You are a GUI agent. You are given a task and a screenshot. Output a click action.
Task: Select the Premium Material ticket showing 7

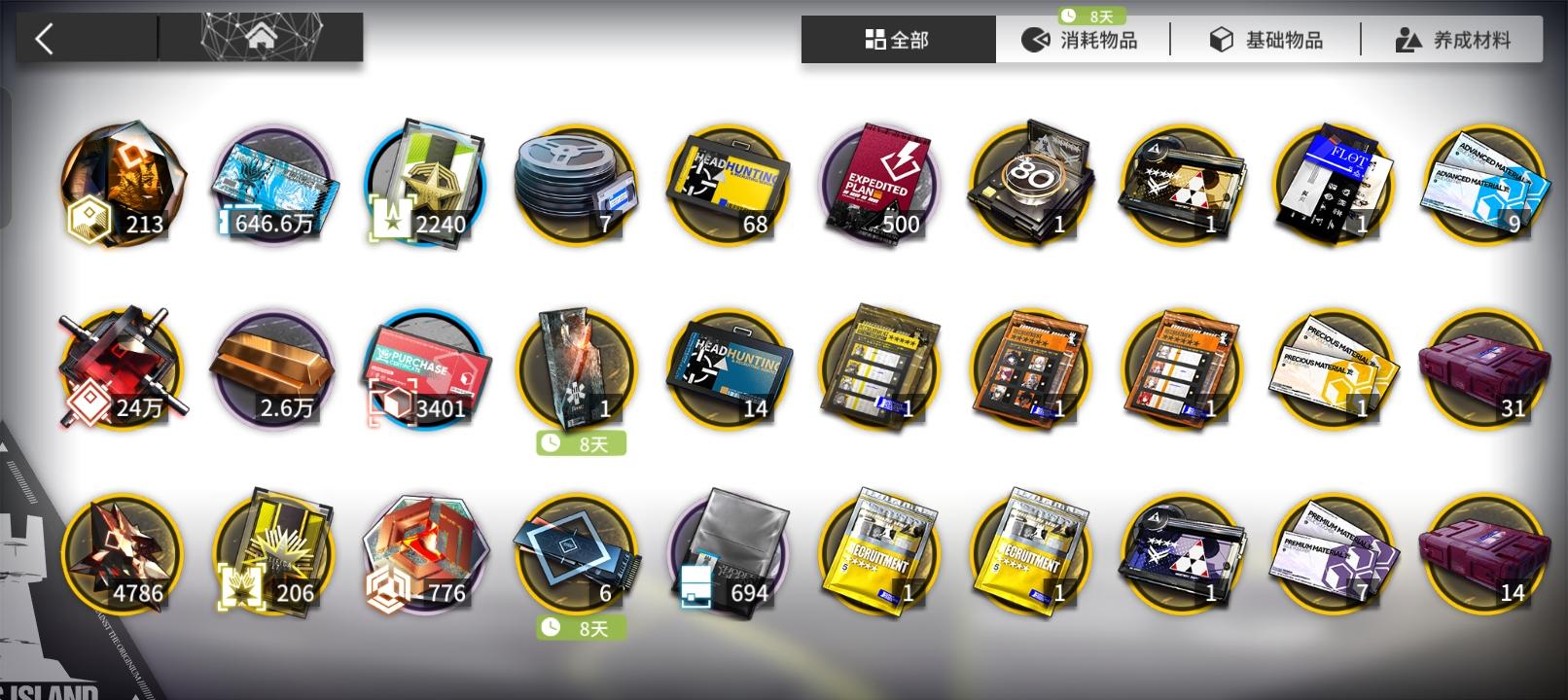pyautogui.click(x=1336, y=554)
